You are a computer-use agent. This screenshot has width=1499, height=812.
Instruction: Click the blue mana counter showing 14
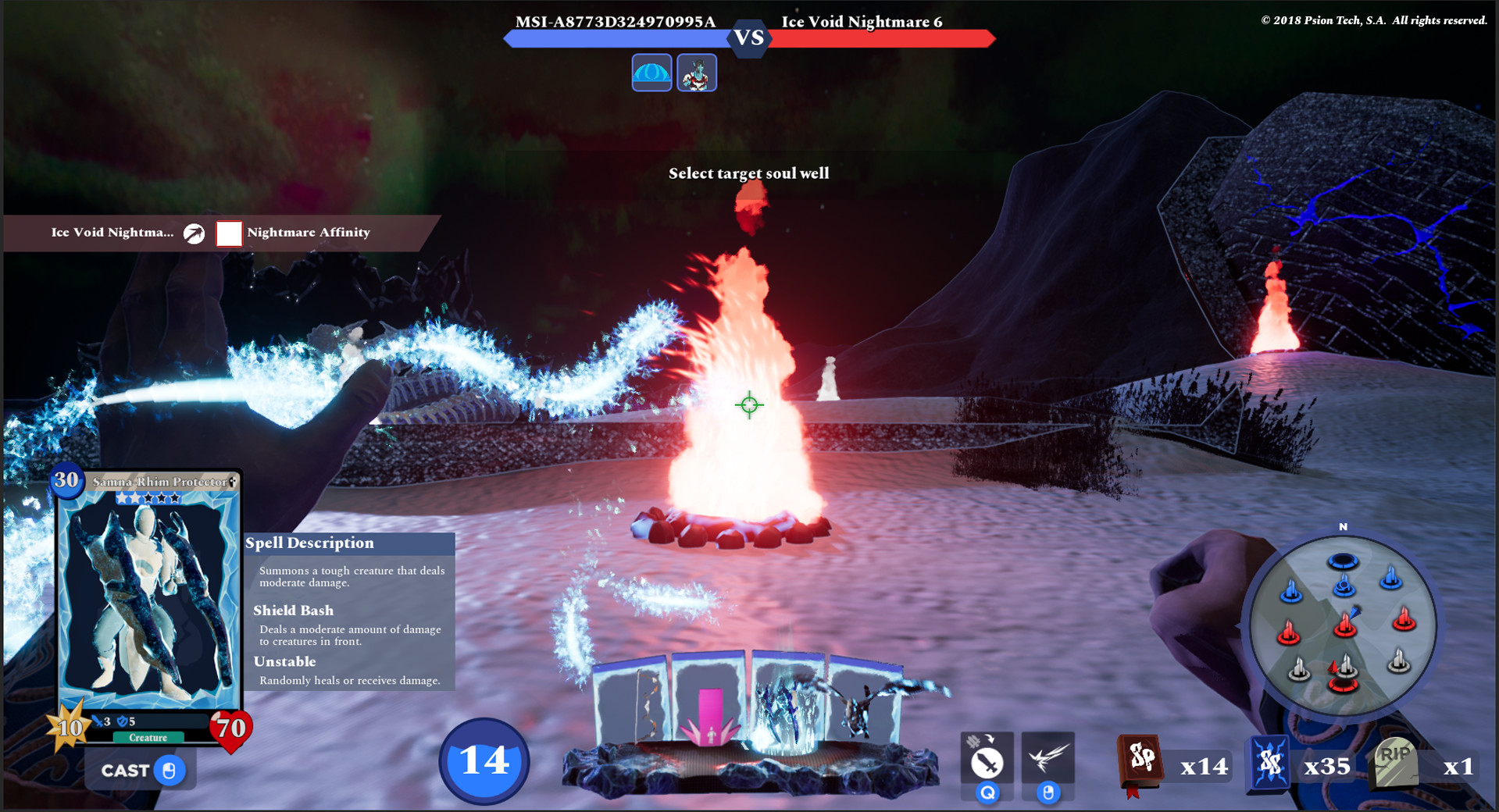click(x=483, y=763)
